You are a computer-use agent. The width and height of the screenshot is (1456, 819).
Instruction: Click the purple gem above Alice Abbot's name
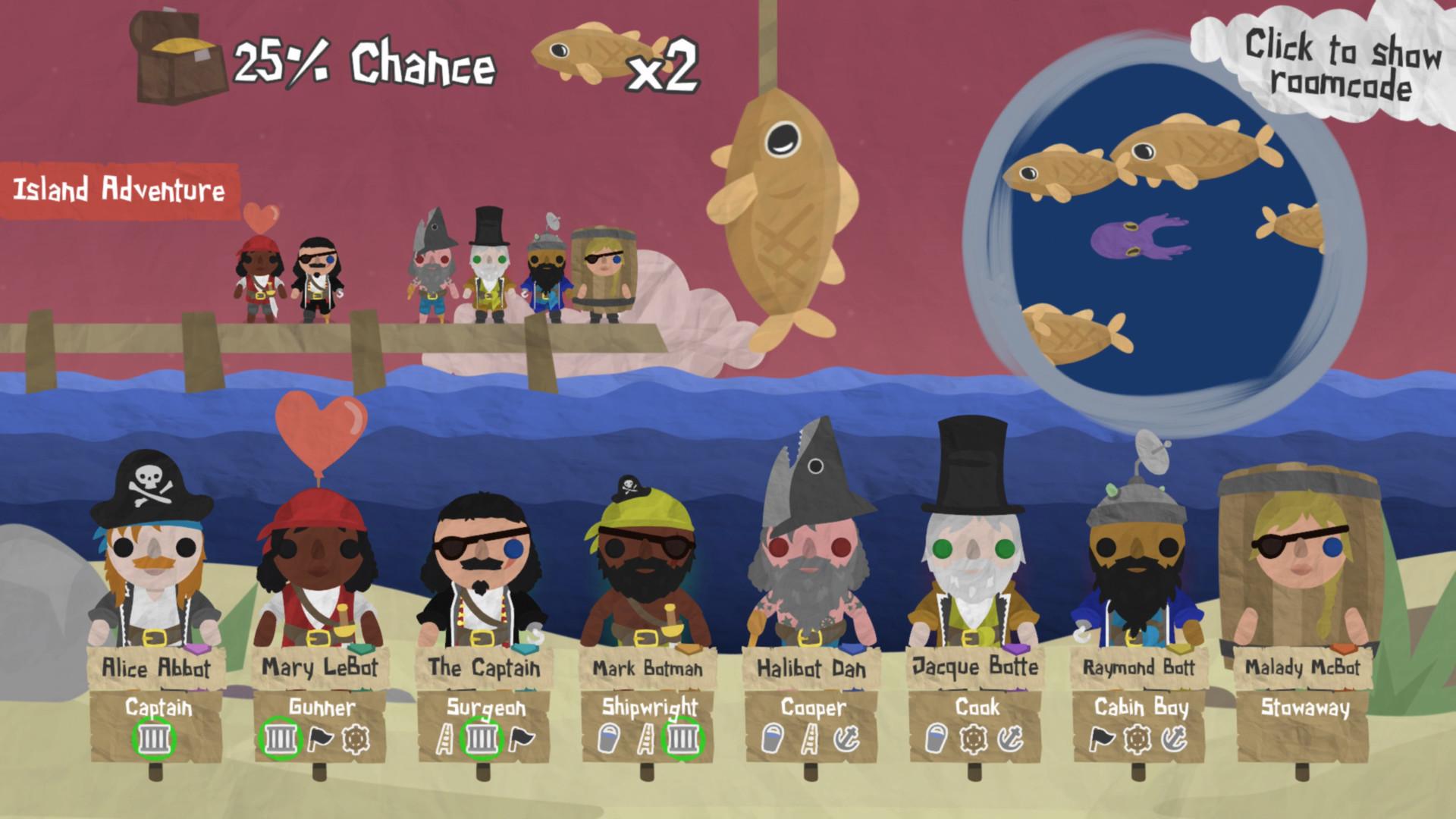click(199, 649)
